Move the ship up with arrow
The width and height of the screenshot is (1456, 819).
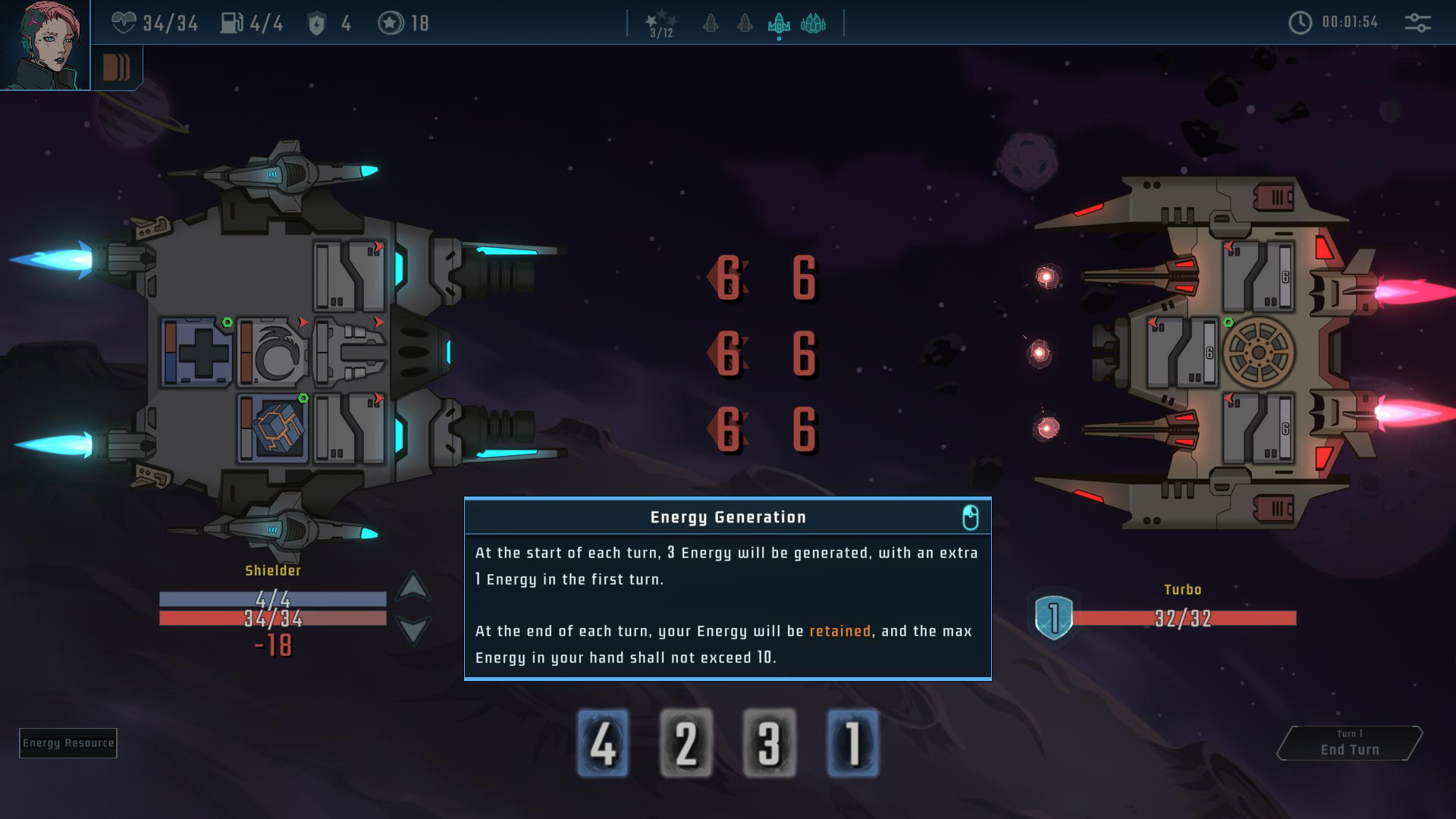[x=413, y=586]
